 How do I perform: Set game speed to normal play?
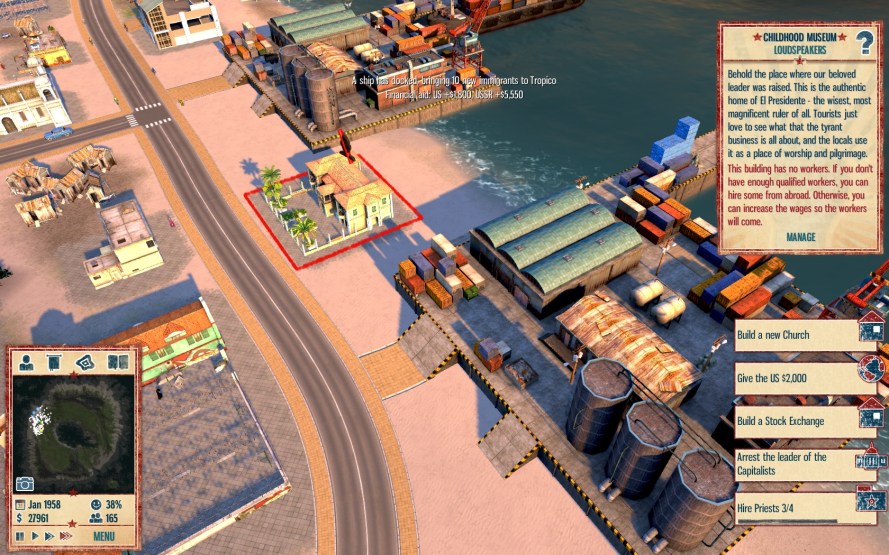coord(34,536)
